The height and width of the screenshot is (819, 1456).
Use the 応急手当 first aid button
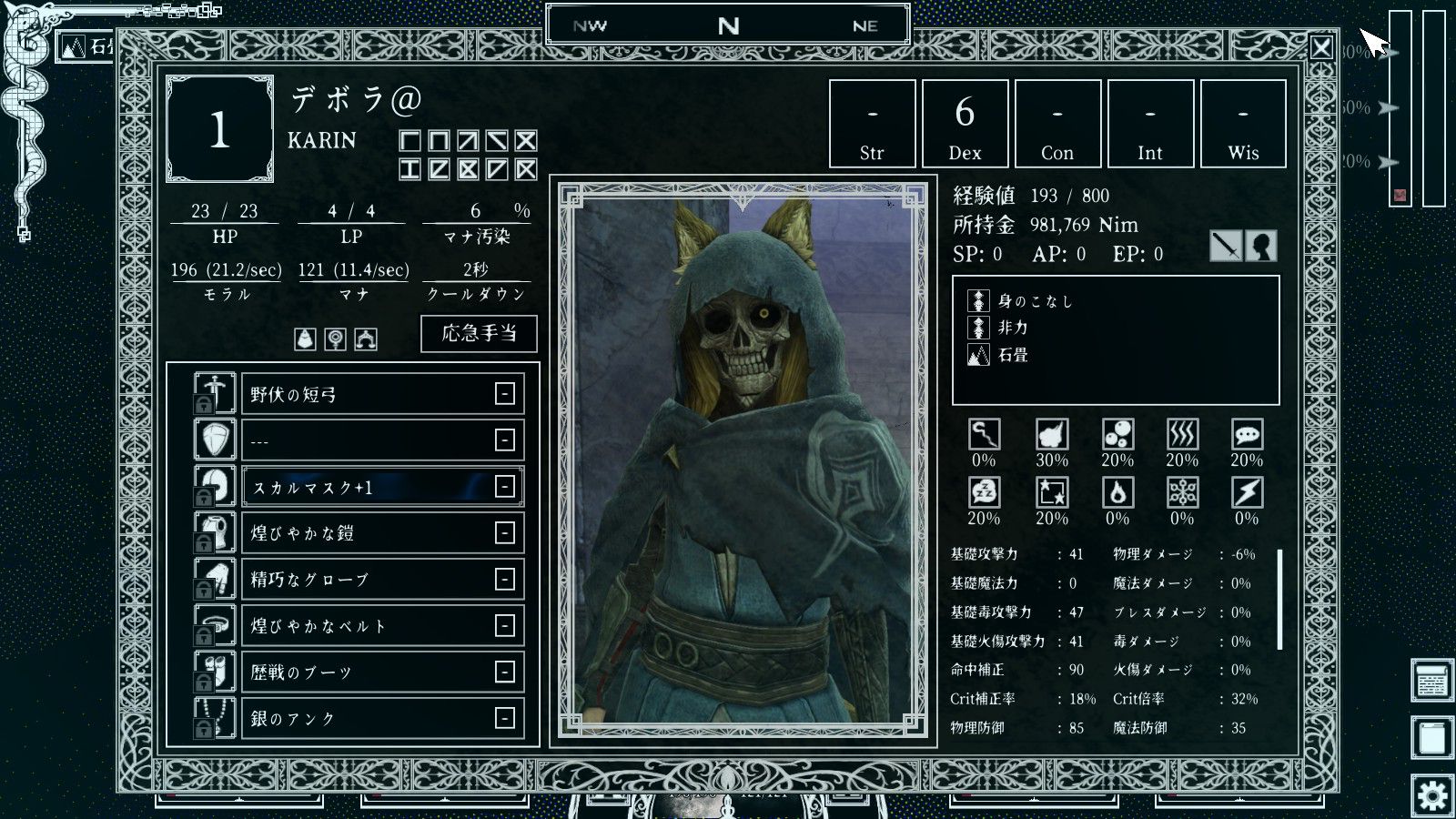click(479, 333)
